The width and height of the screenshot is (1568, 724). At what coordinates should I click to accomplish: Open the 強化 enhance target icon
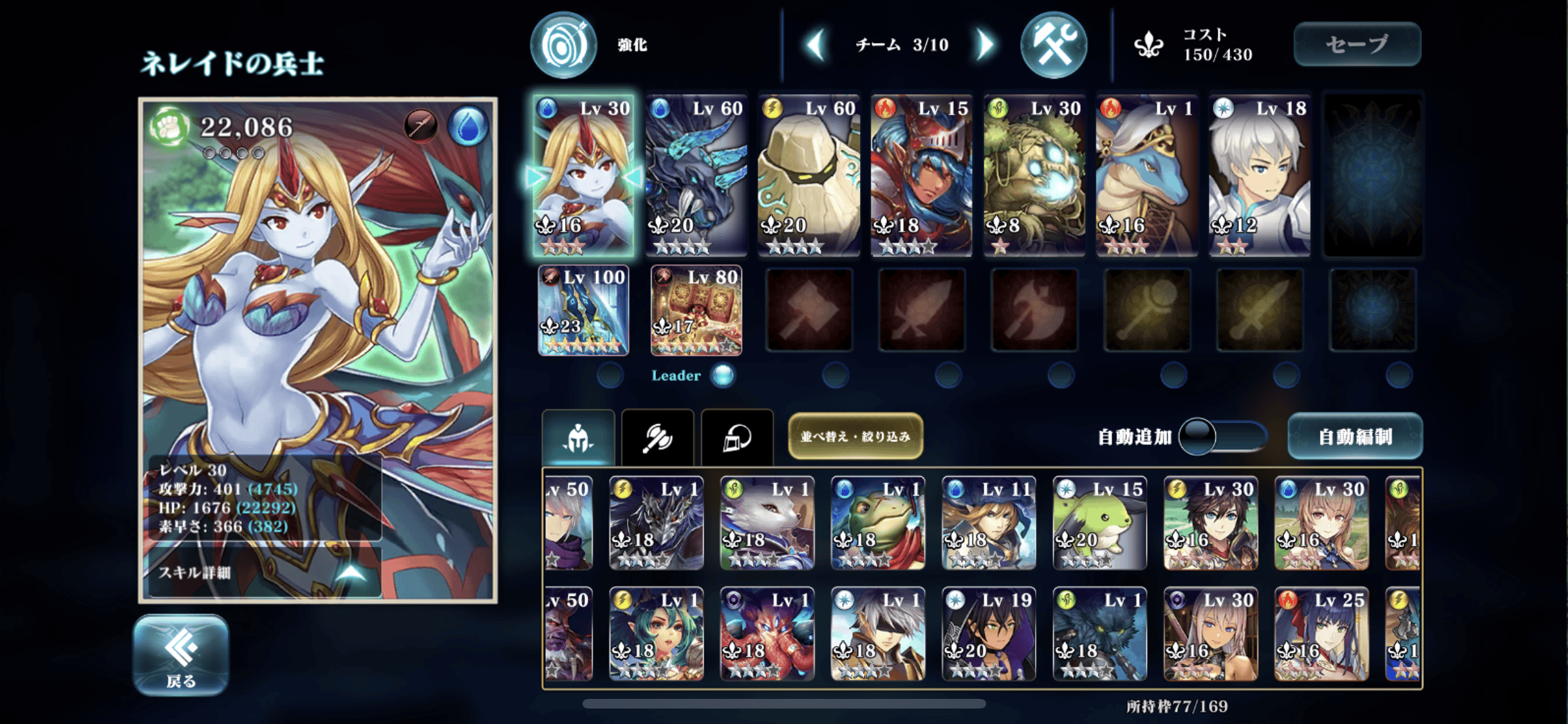[564, 45]
